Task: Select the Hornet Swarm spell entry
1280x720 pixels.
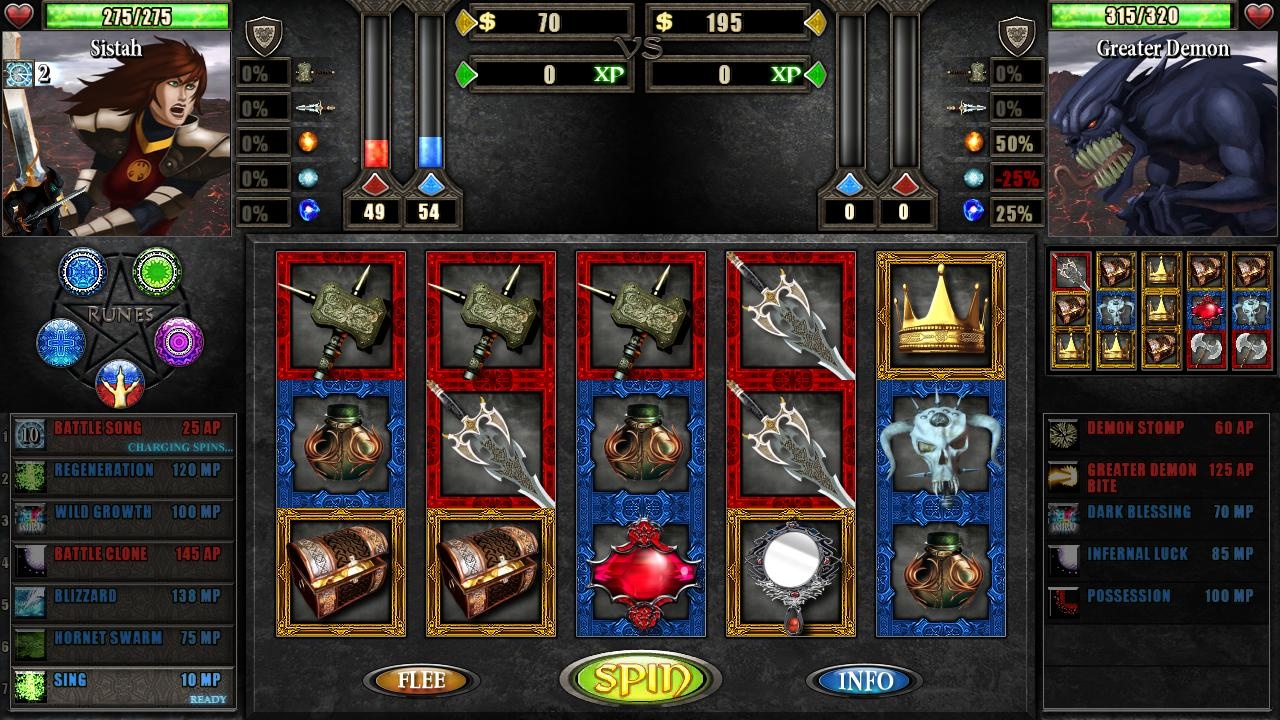Action: (x=120, y=638)
